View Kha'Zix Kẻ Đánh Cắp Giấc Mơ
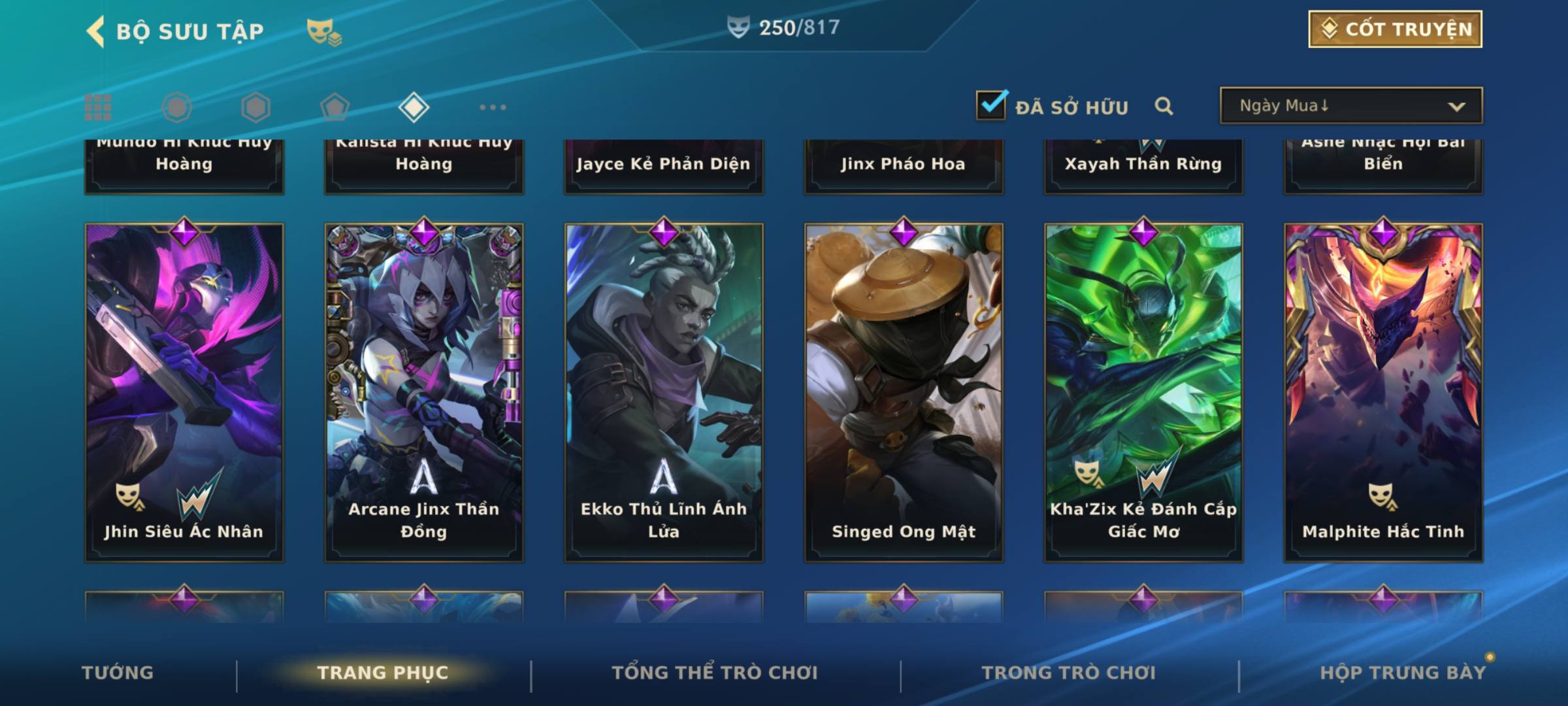The height and width of the screenshot is (706, 1568). point(1143,392)
